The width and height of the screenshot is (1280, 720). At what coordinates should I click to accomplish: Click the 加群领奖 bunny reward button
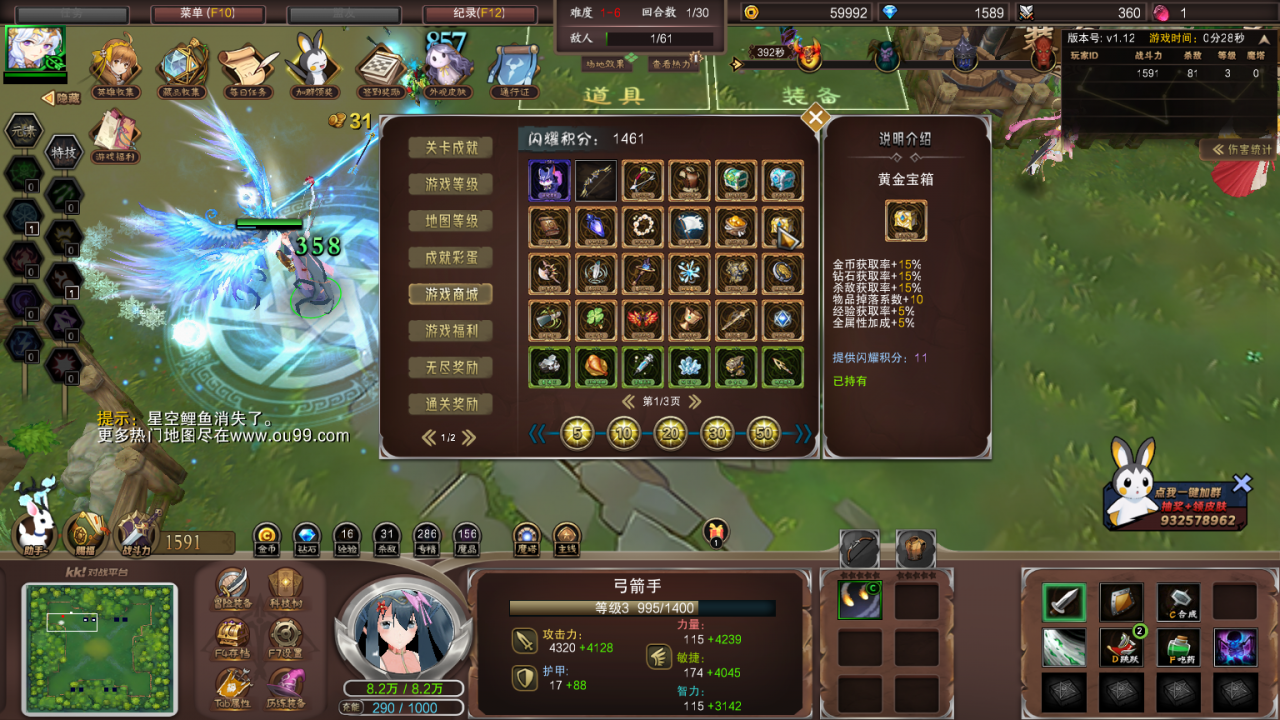point(313,64)
